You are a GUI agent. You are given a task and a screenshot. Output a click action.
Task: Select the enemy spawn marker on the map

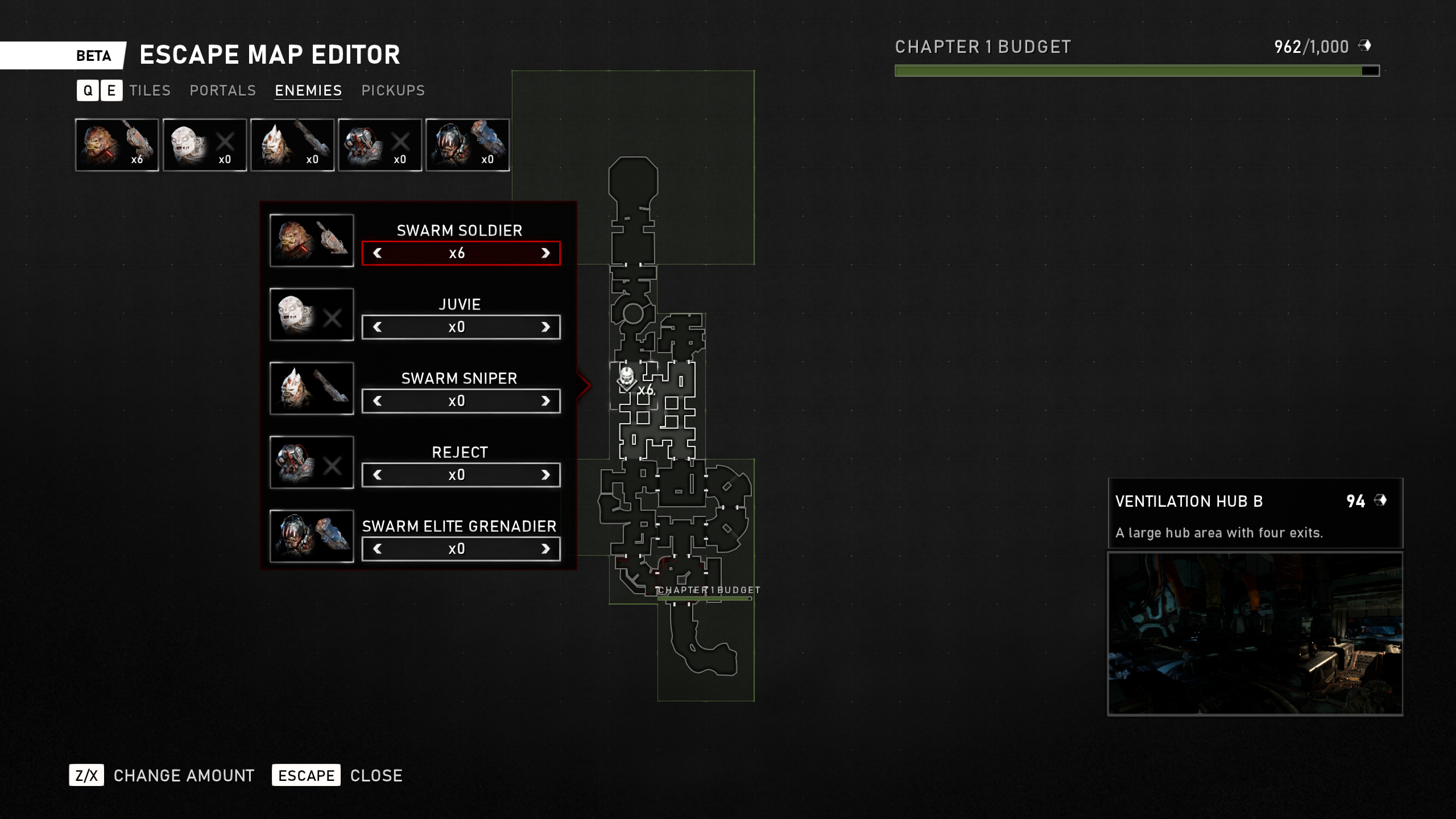[627, 379]
